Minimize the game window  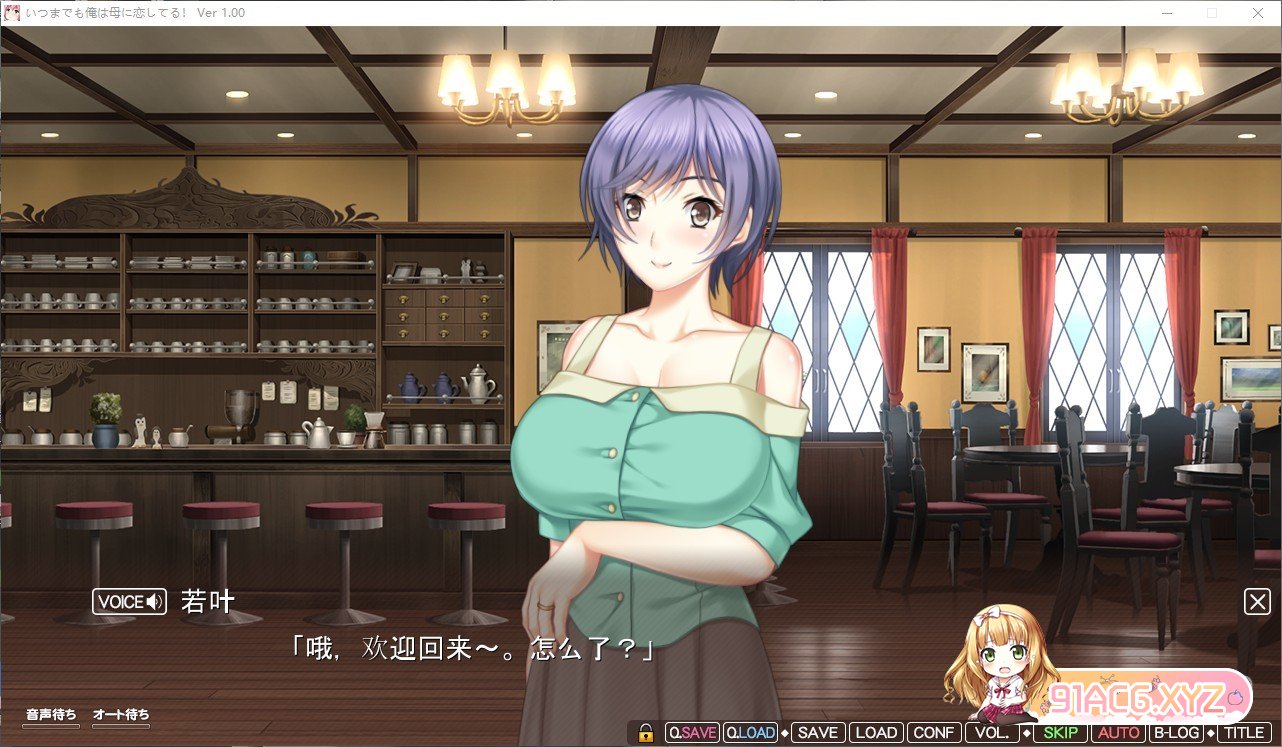click(x=1167, y=13)
